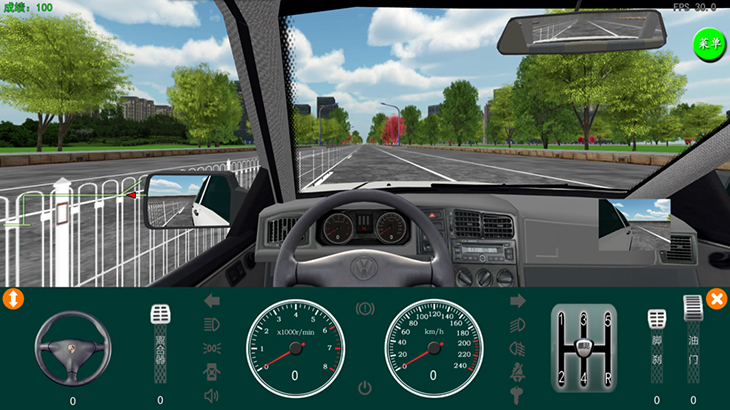Turn the ignition key icon
Viewport: 730px width, 410px height.
tap(518, 396)
